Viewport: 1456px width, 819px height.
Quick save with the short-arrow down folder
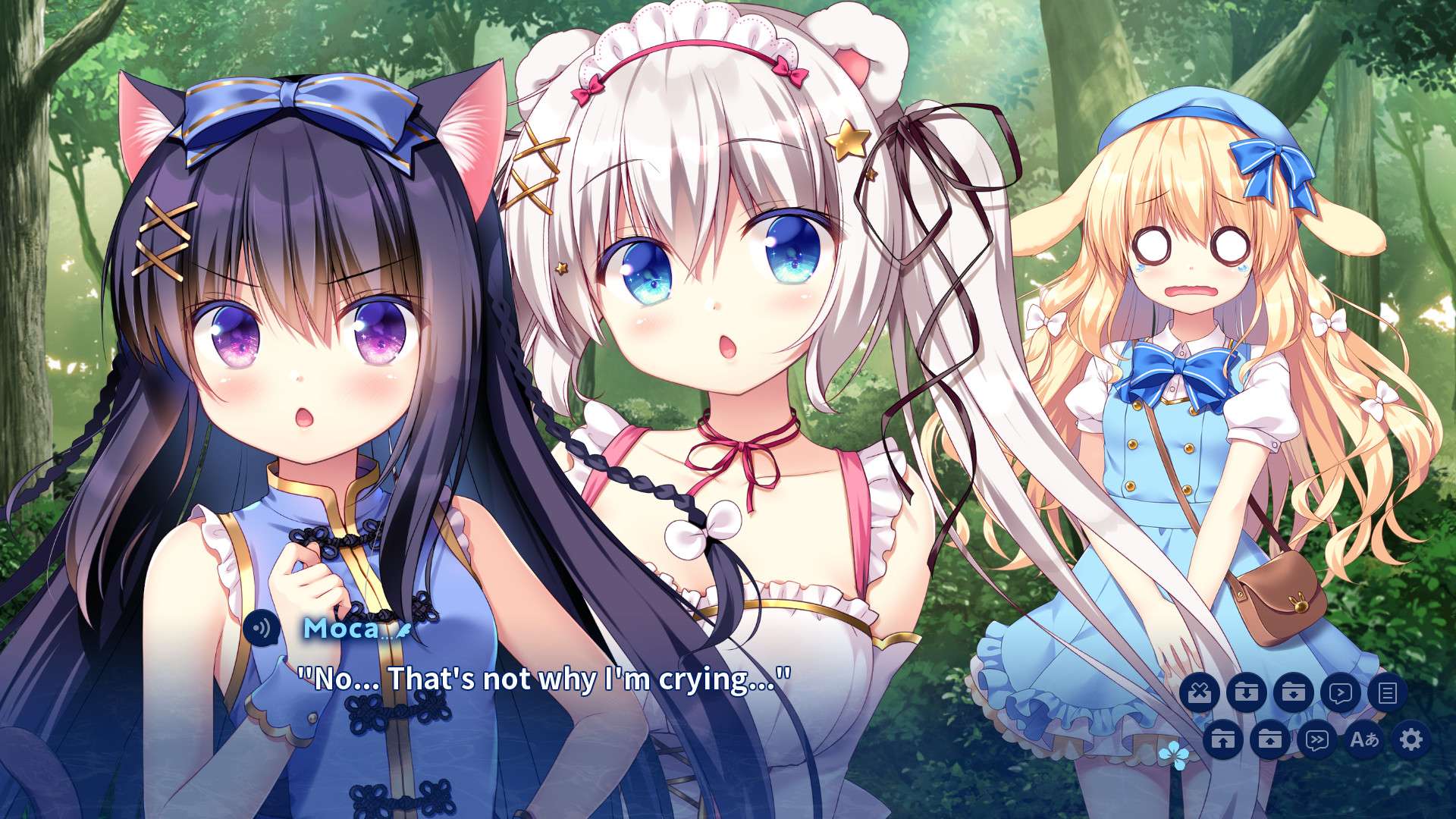pos(1293,692)
